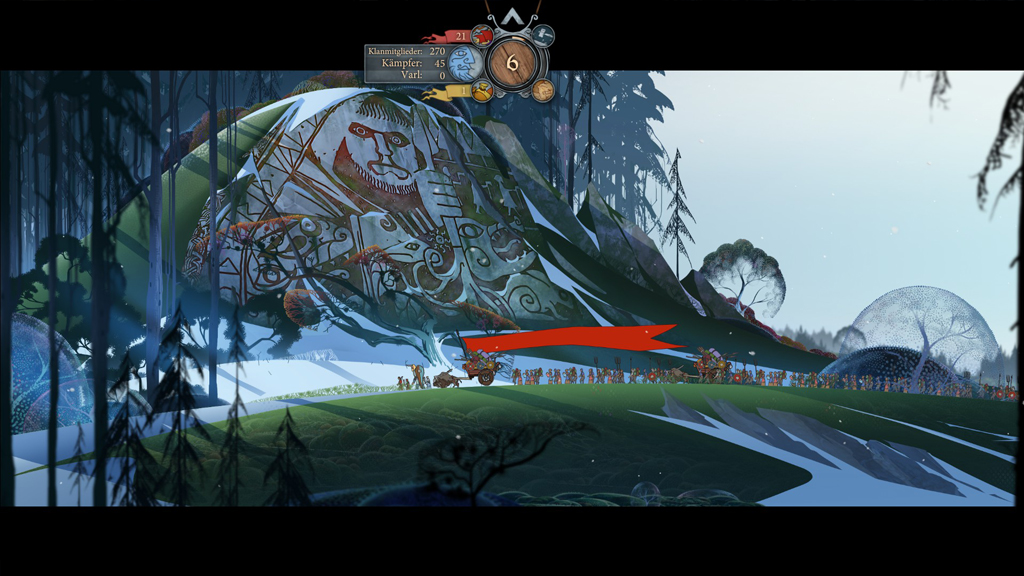Image resolution: width=1024 pixels, height=576 pixels.
Task: Click the blue moon-face morale icon
Action: (x=465, y=64)
